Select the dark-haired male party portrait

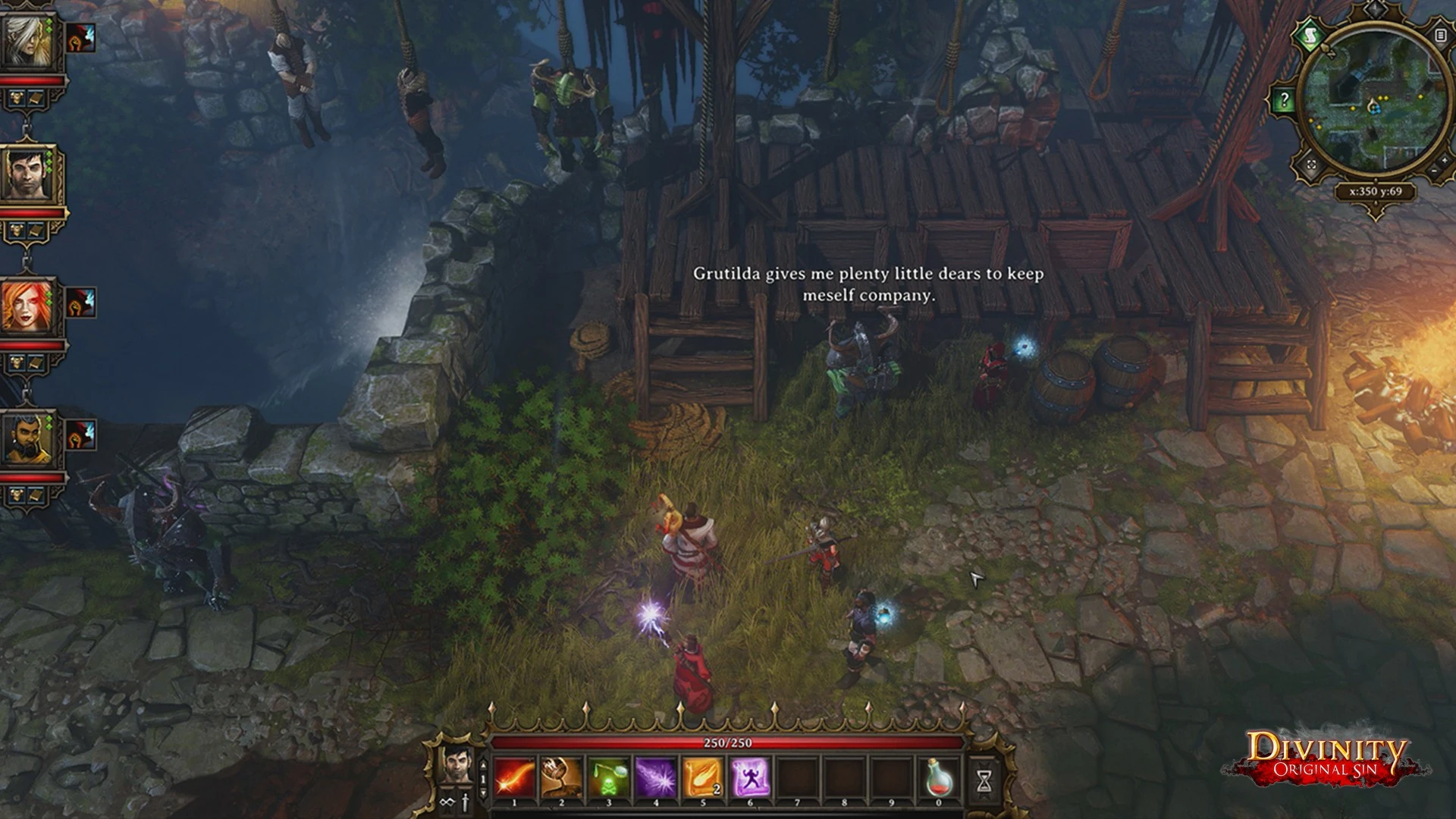tap(29, 174)
